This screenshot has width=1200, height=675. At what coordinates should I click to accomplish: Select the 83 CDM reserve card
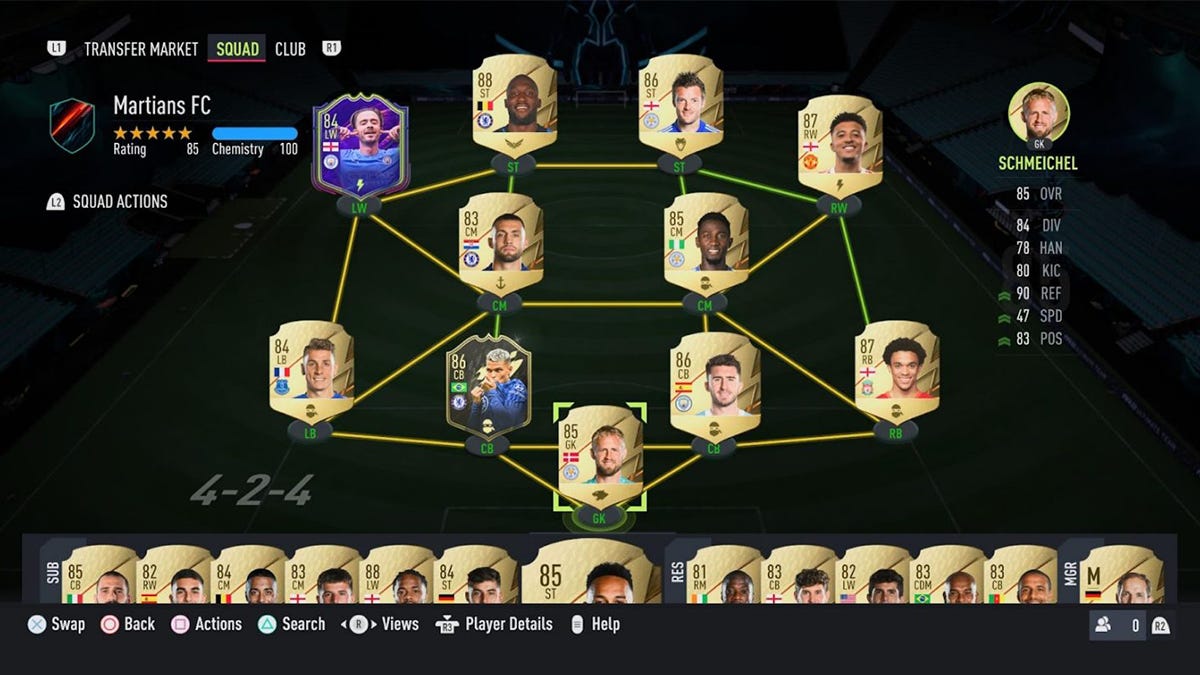949,574
